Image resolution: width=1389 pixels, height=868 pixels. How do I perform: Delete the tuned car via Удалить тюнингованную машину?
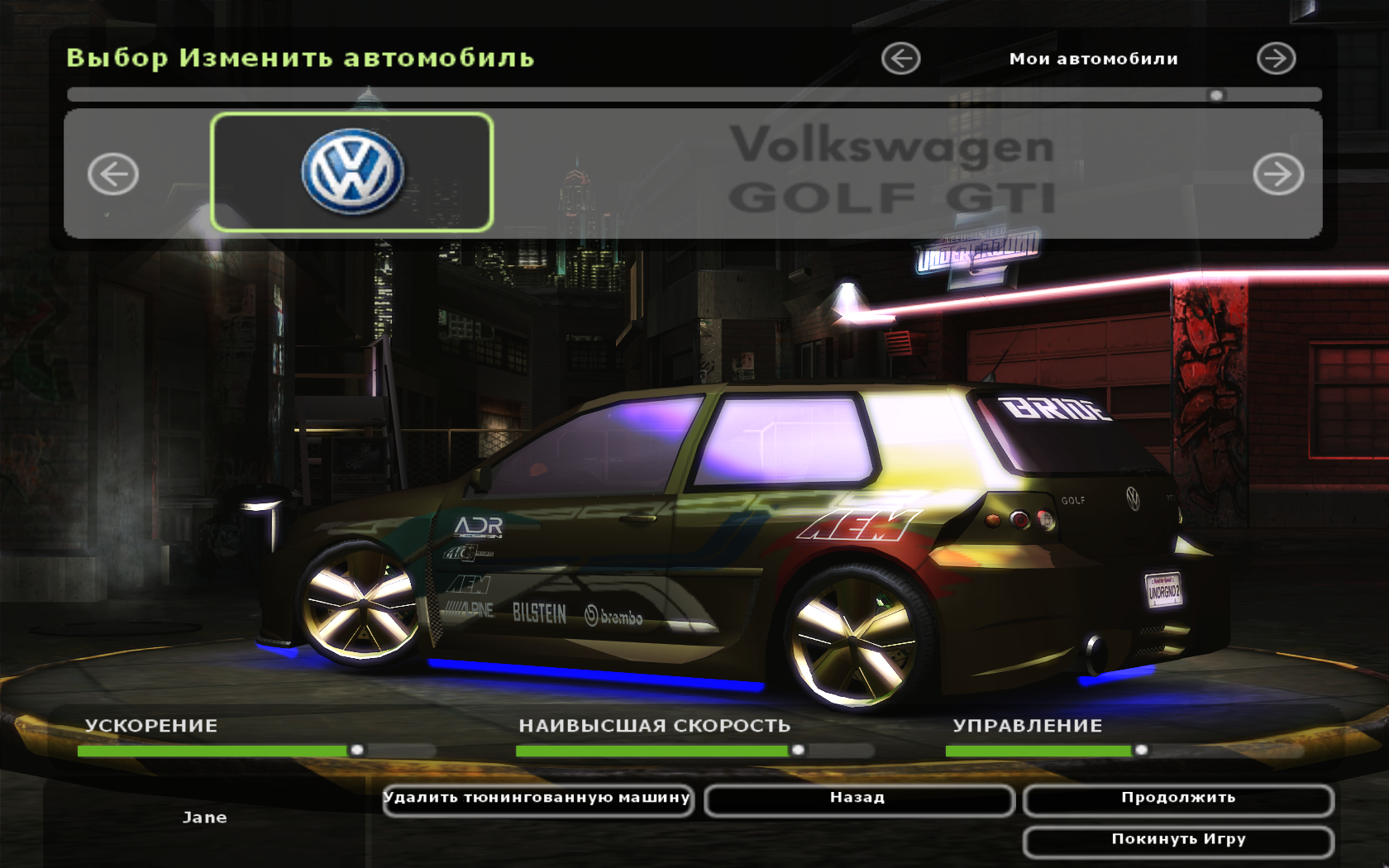[x=537, y=799]
